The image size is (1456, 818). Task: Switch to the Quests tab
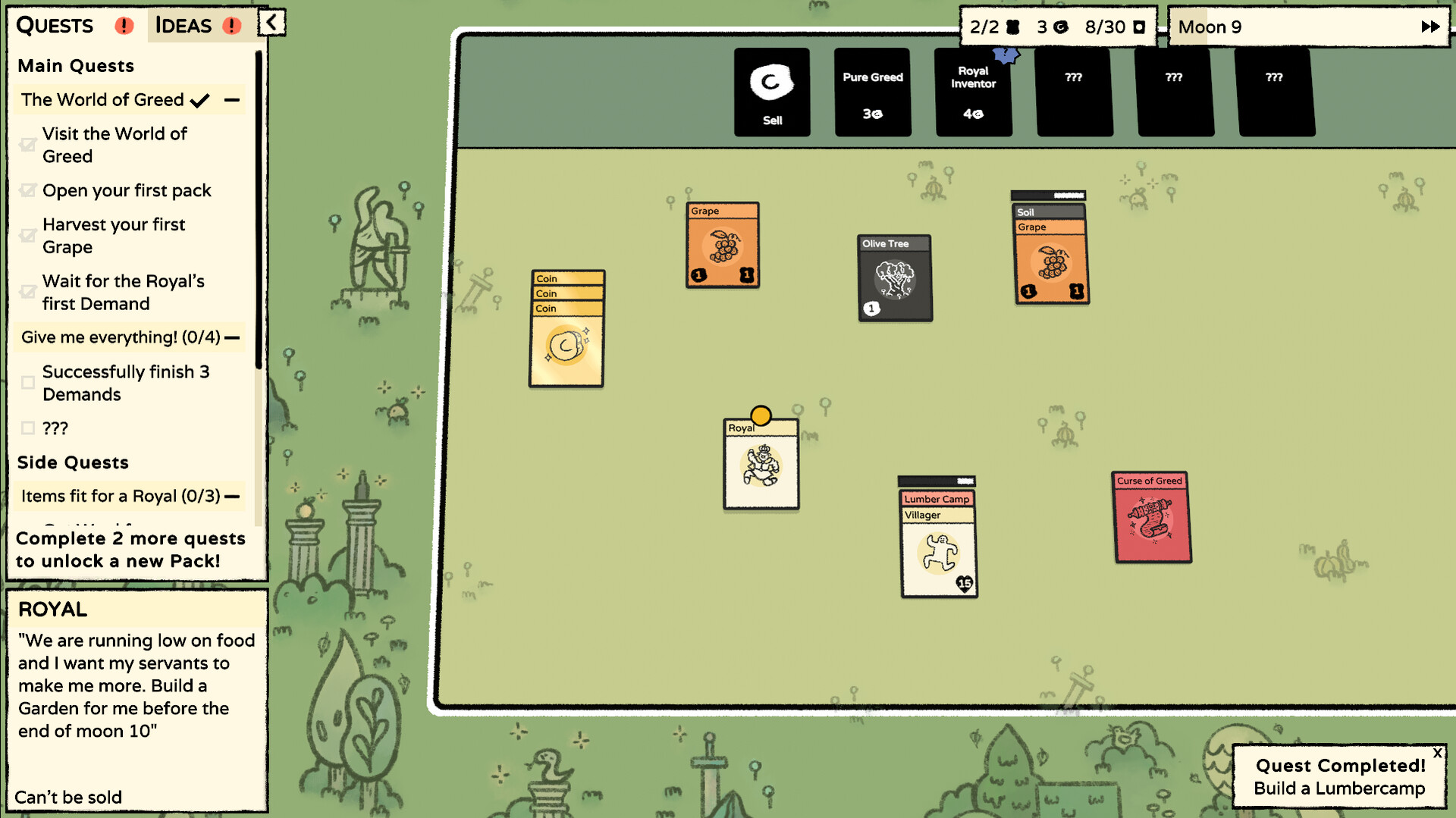(x=54, y=25)
